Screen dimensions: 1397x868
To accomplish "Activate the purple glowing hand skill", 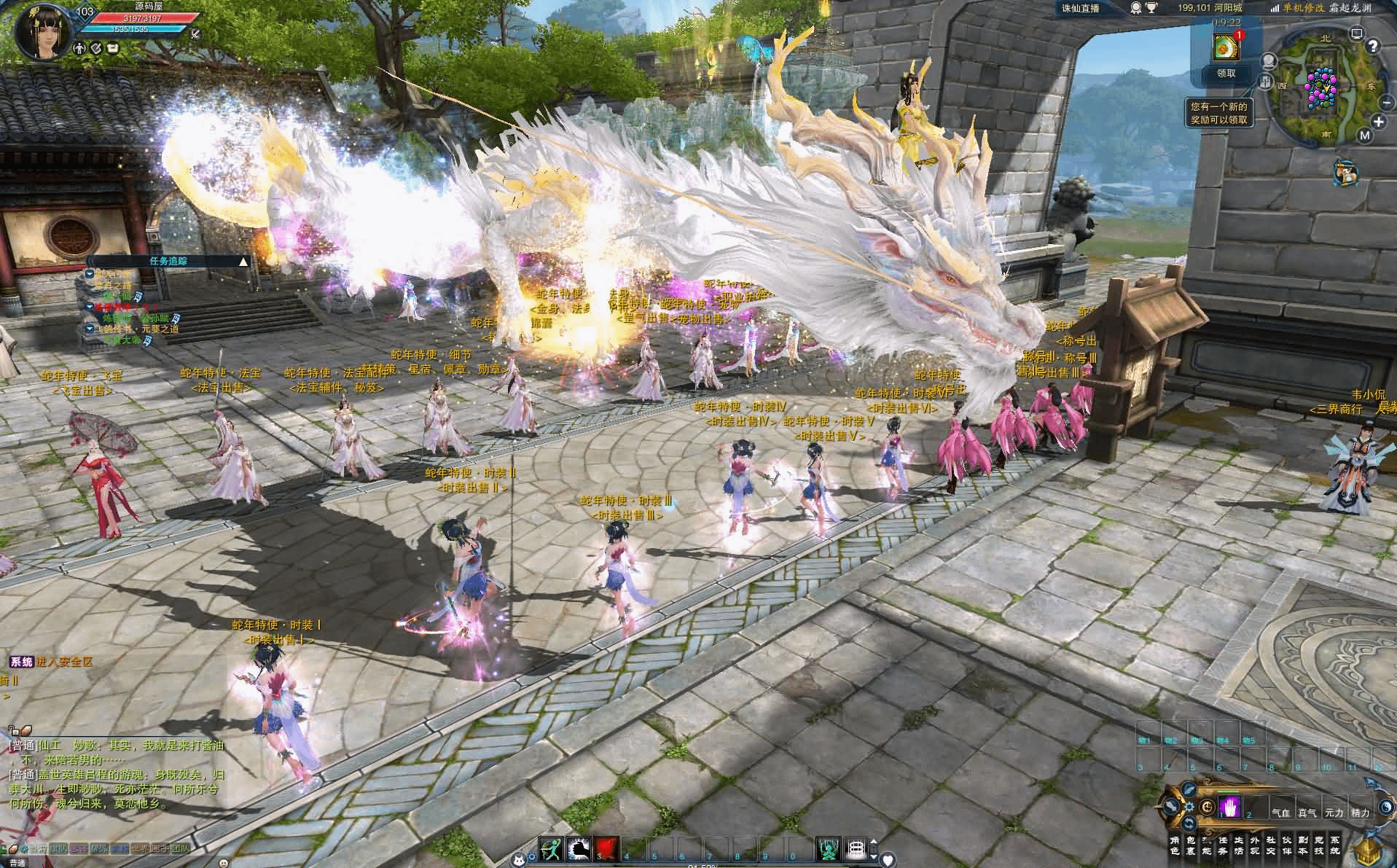I will click(x=1230, y=808).
